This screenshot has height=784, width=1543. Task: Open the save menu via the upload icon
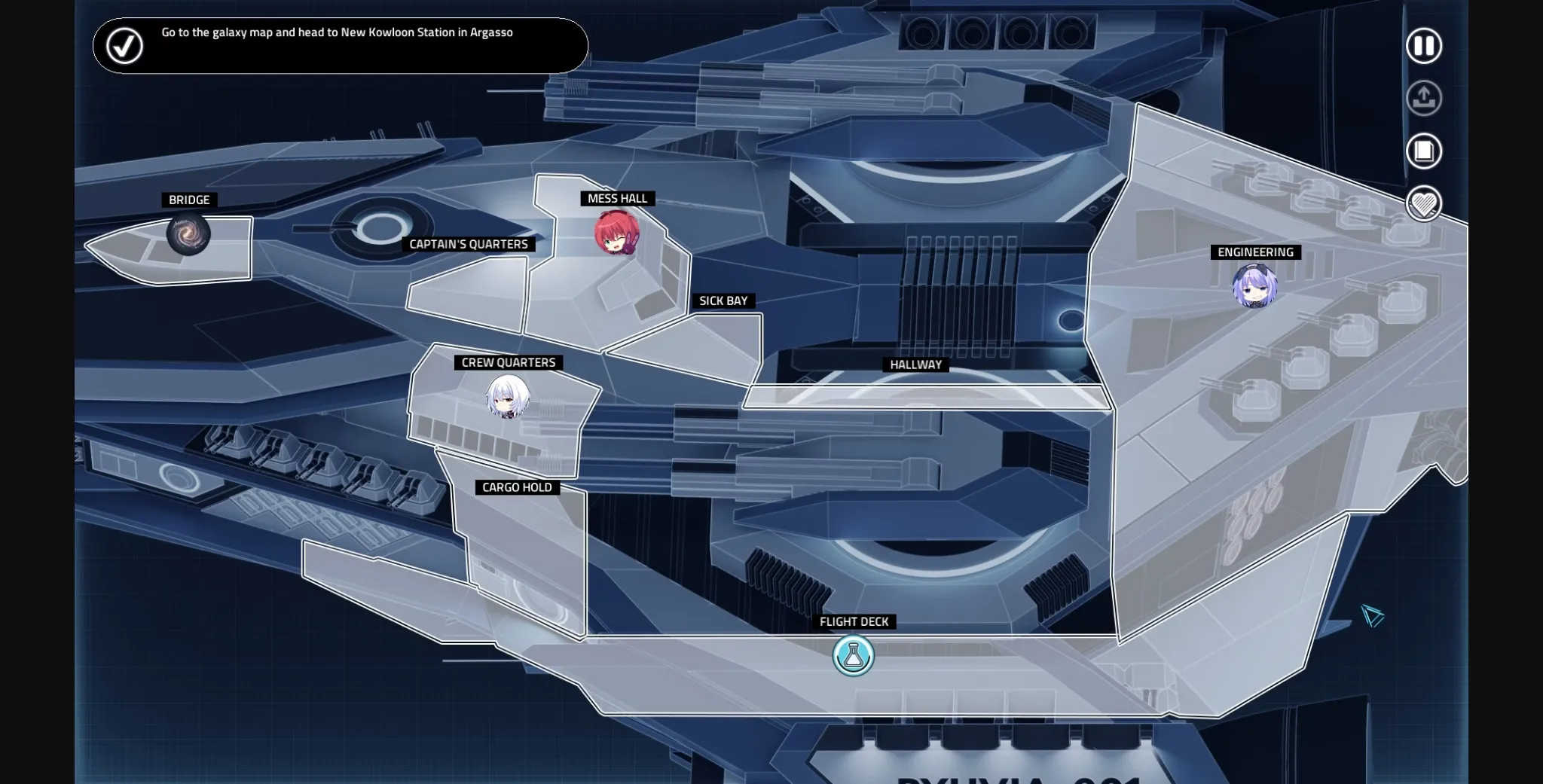pos(1423,99)
